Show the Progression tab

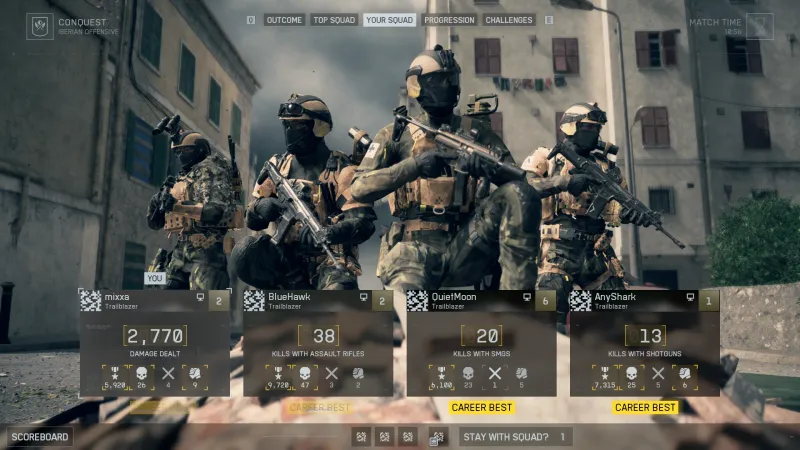point(449,20)
